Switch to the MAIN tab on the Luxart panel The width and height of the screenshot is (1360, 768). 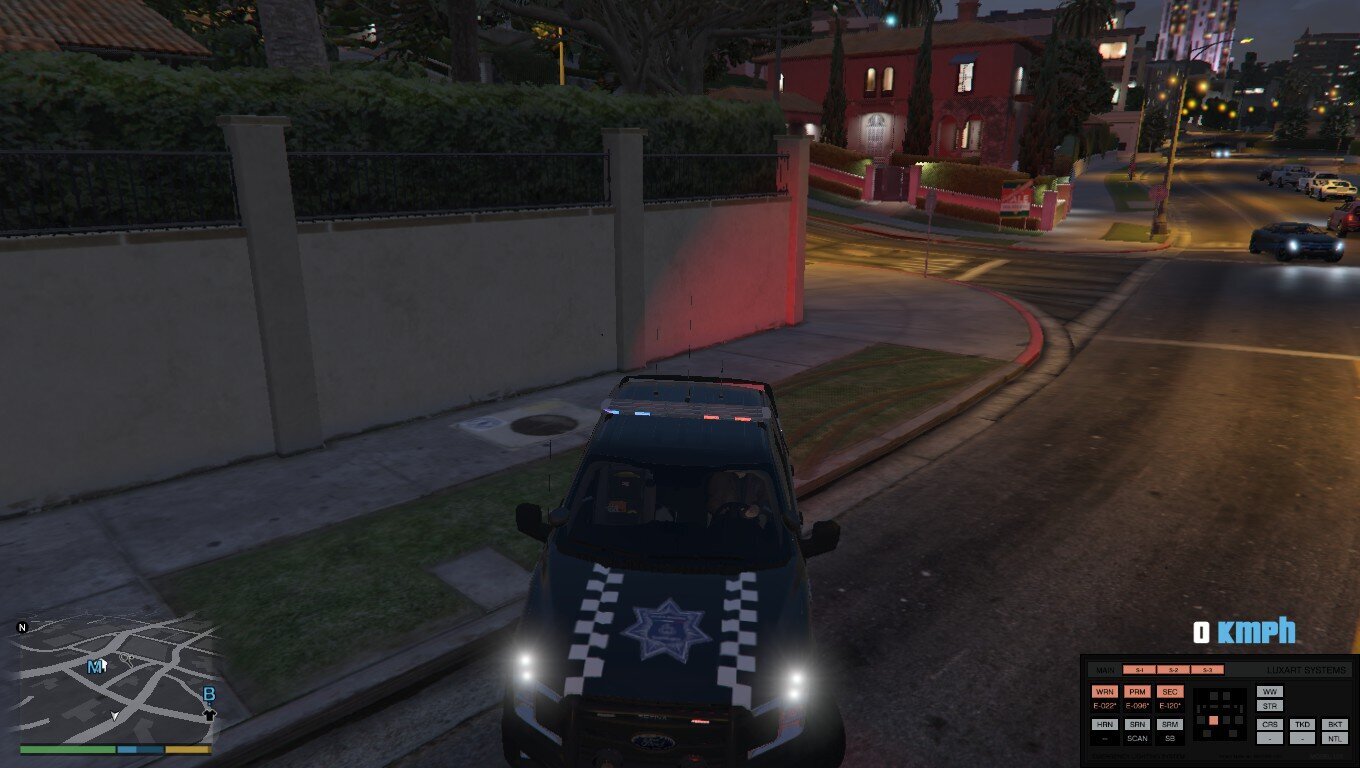click(x=1106, y=670)
